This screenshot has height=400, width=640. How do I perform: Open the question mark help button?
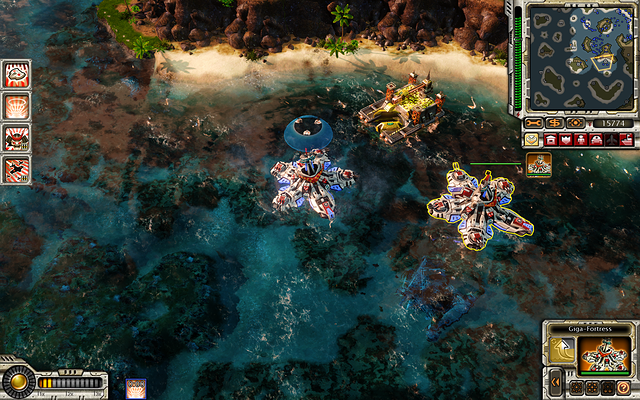(x=623, y=387)
